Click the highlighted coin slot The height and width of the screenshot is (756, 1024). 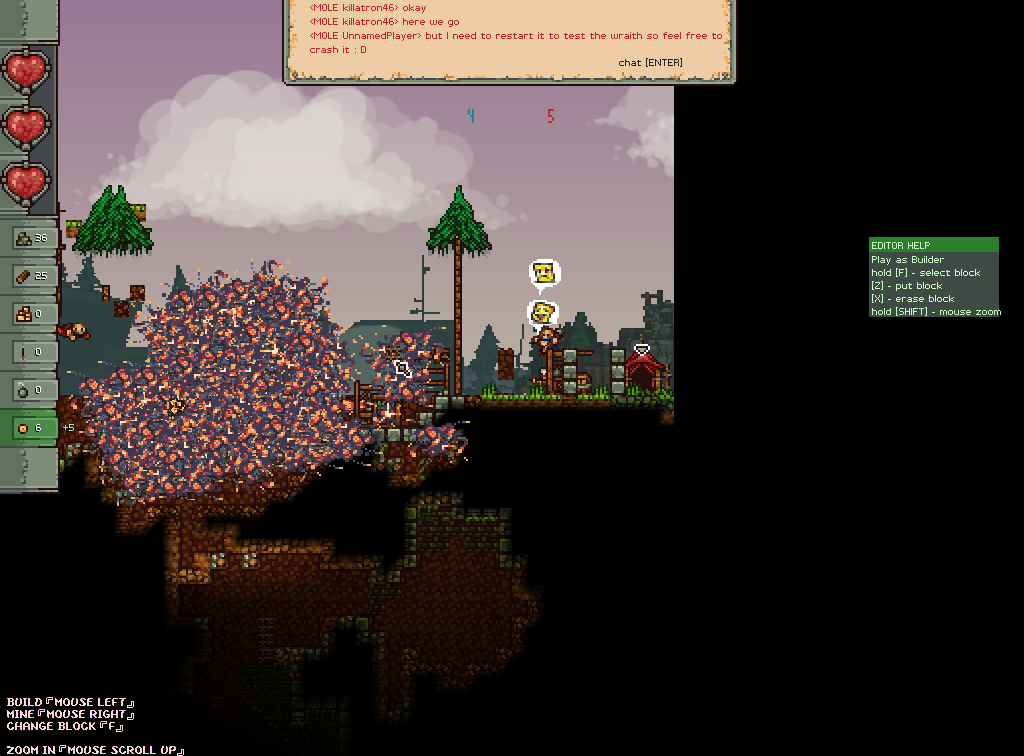(30, 428)
